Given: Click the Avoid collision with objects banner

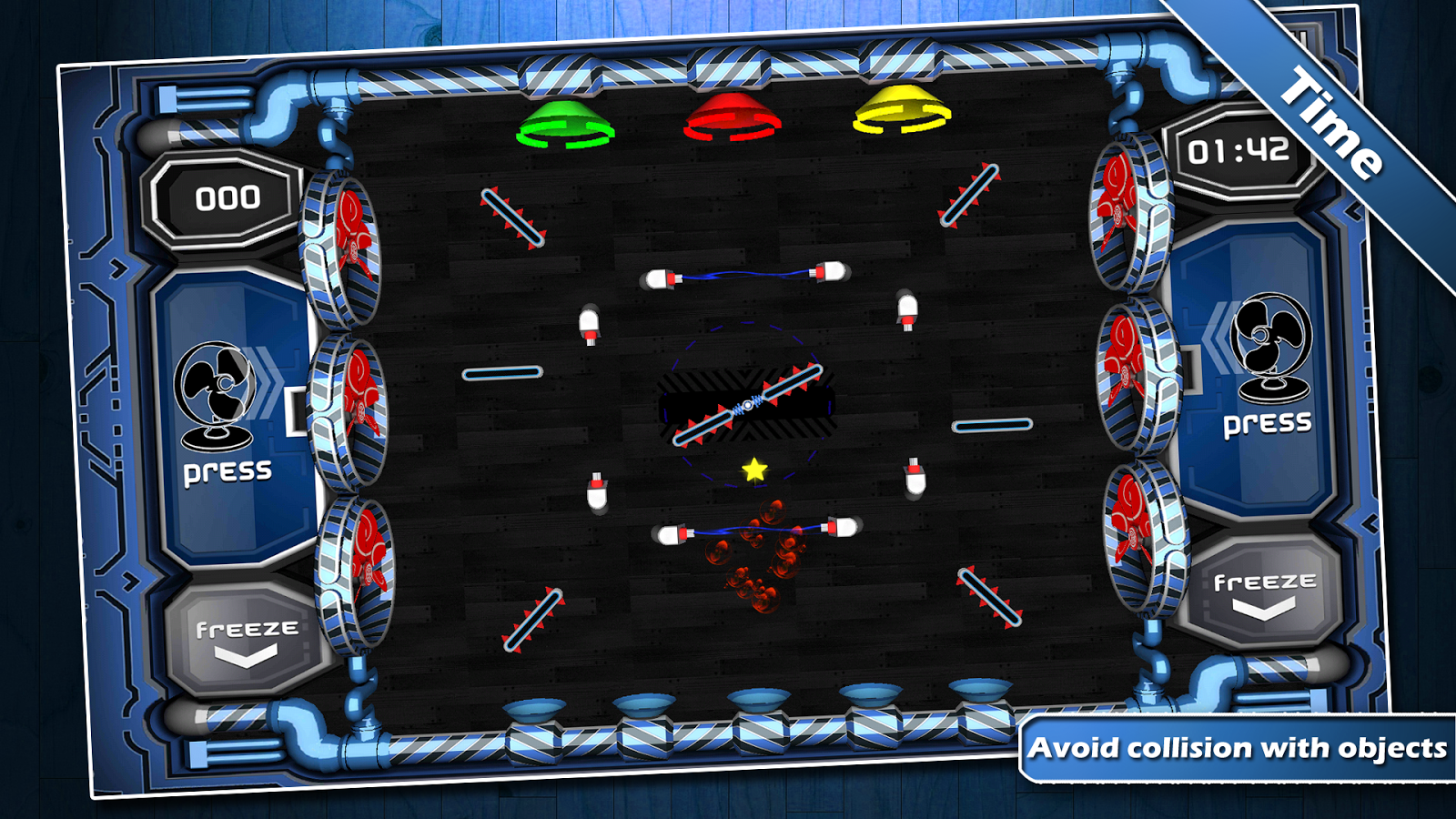Looking at the screenshot, I should pyautogui.click(x=1238, y=748).
